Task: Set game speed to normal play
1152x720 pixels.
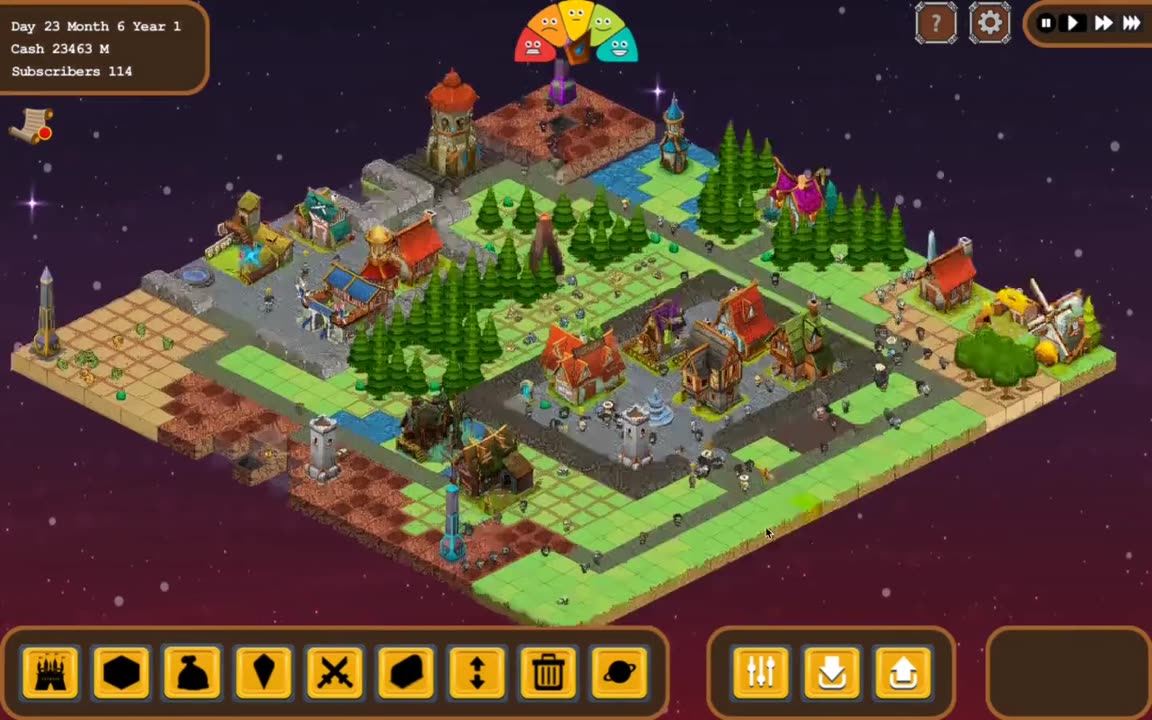Action: [1073, 23]
